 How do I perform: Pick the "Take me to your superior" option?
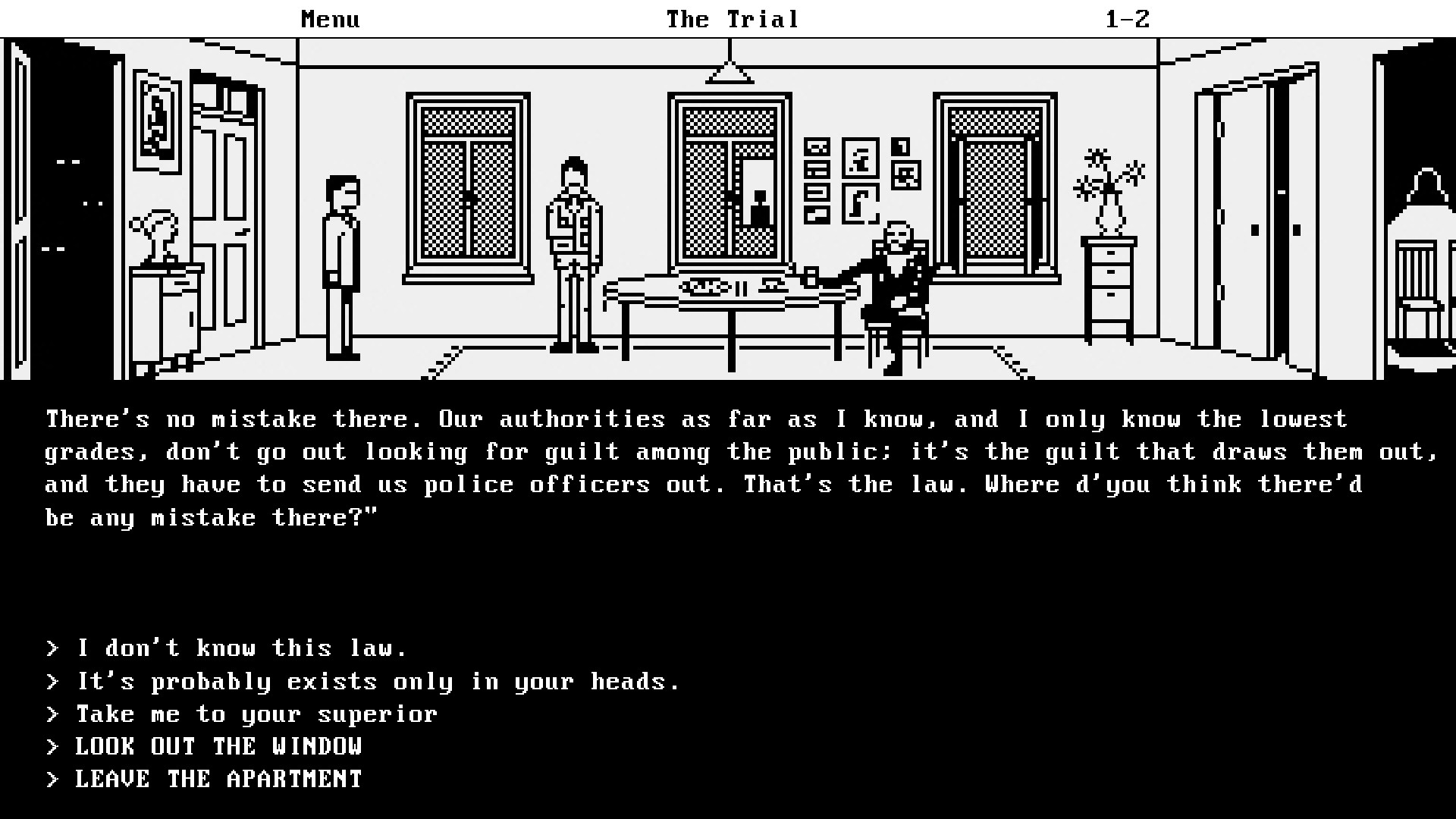click(256, 714)
